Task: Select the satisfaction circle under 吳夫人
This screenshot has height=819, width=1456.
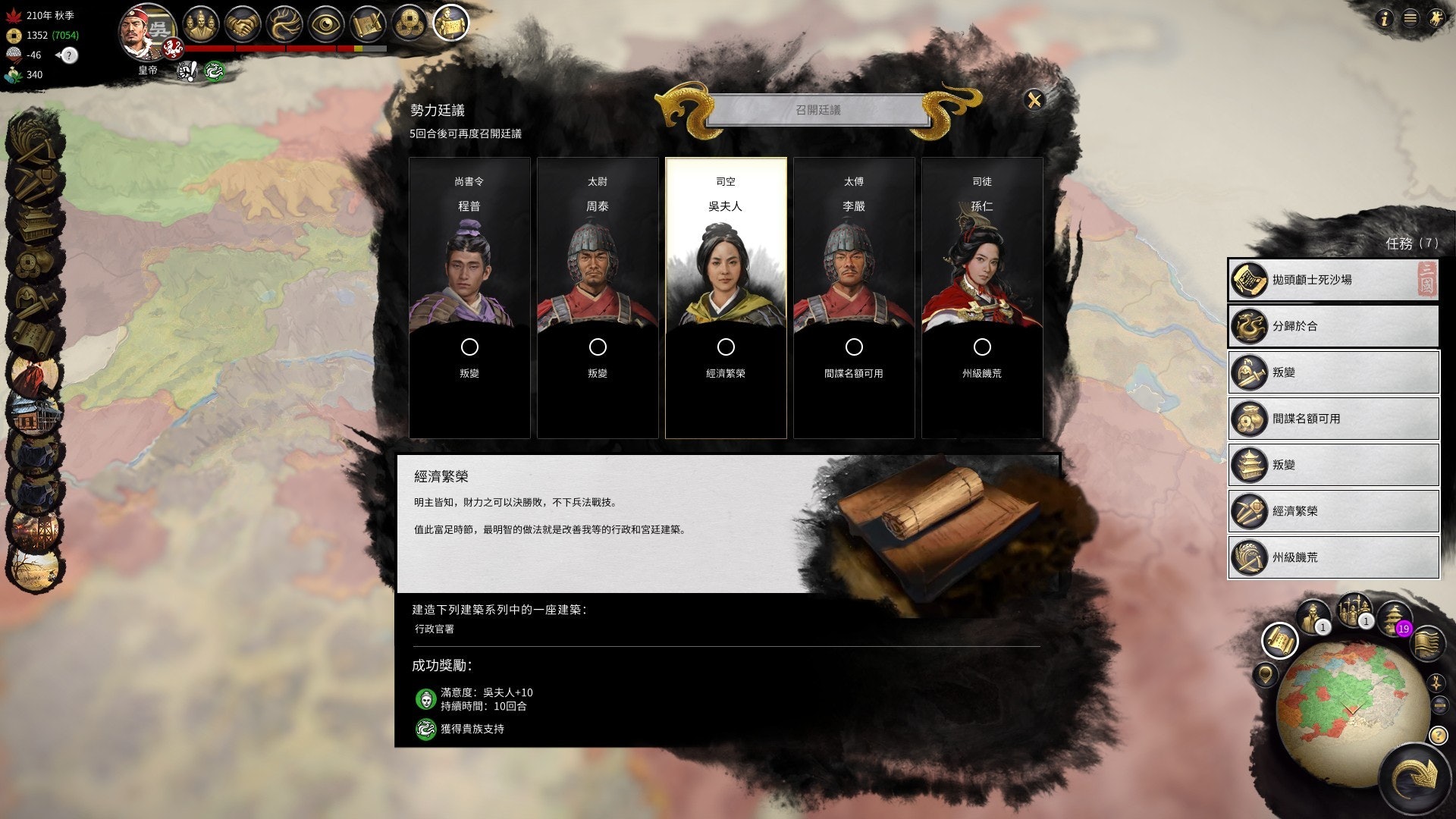Action: coord(726,347)
